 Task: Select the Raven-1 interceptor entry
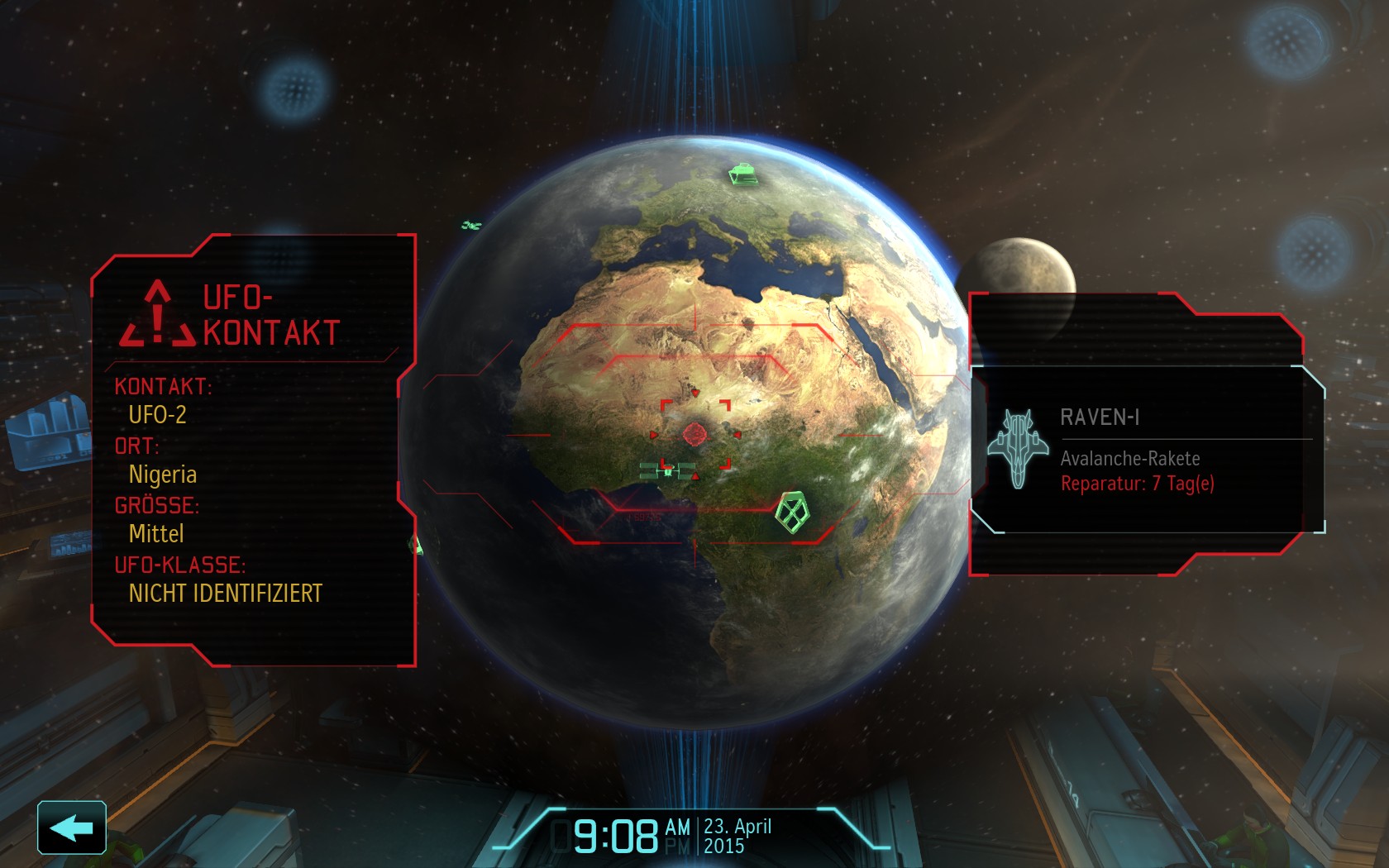point(1148,449)
